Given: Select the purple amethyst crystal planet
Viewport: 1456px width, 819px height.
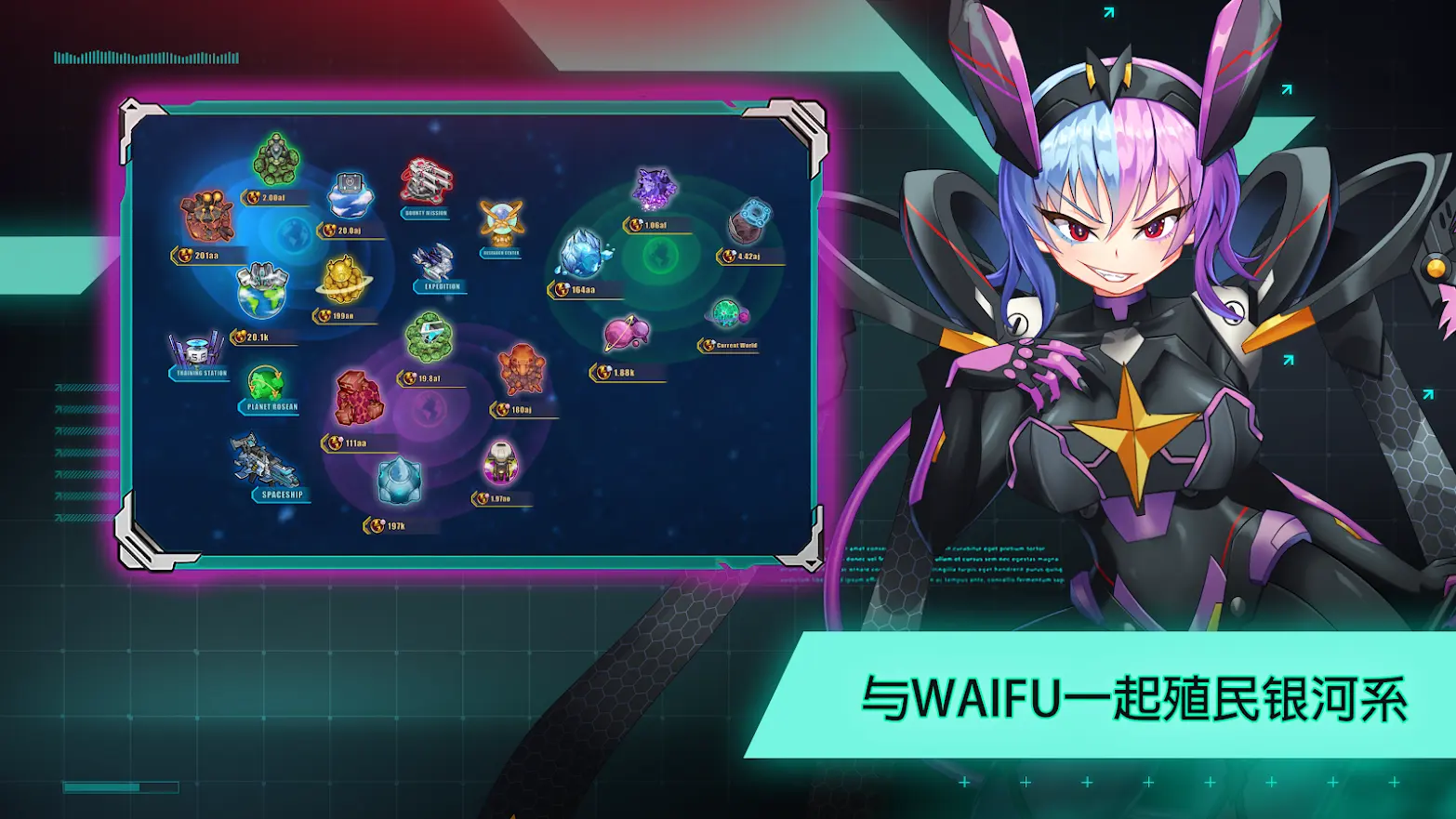Looking at the screenshot, I should [655, 190].
